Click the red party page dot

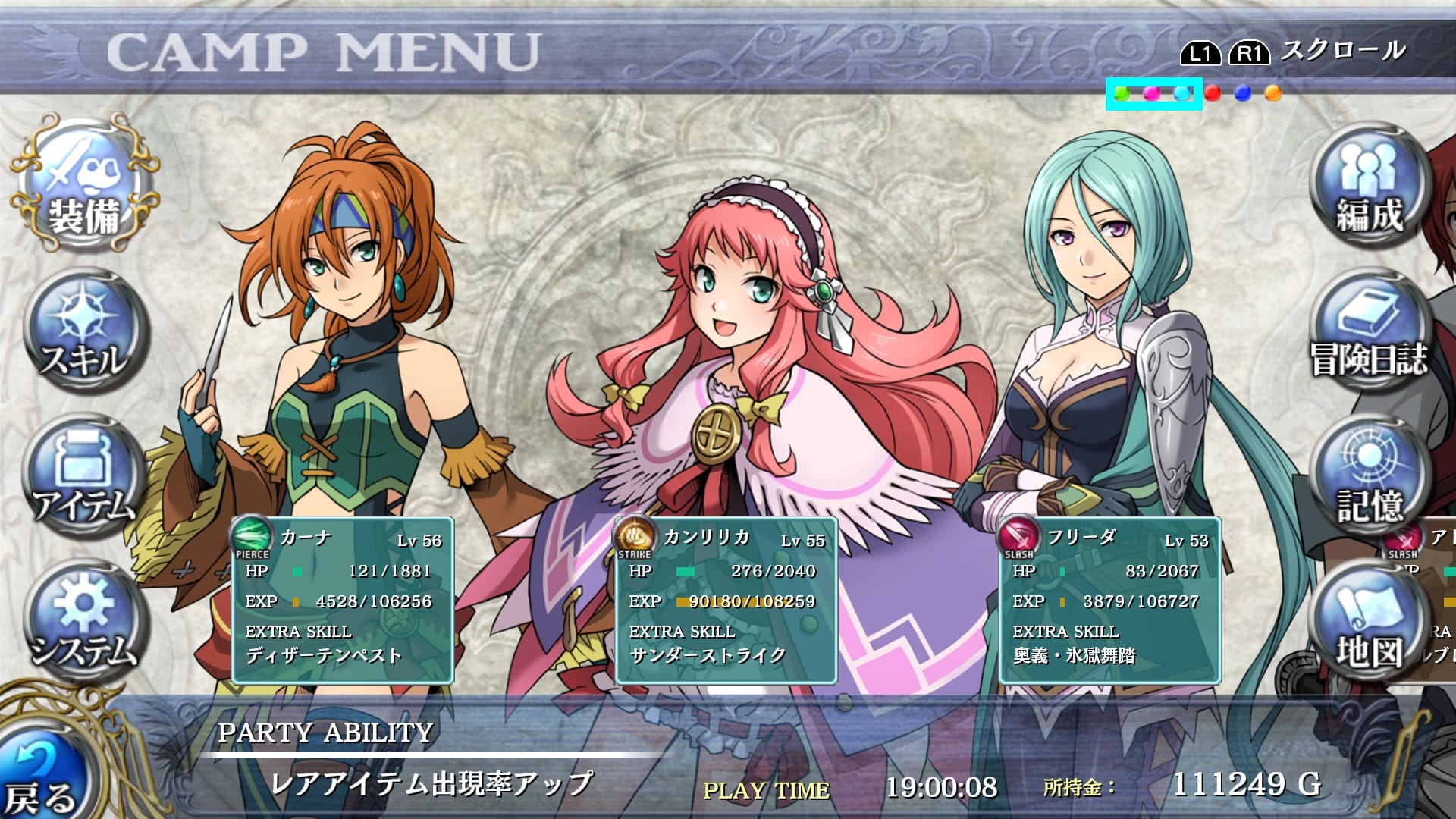[x=1213, y=93]
